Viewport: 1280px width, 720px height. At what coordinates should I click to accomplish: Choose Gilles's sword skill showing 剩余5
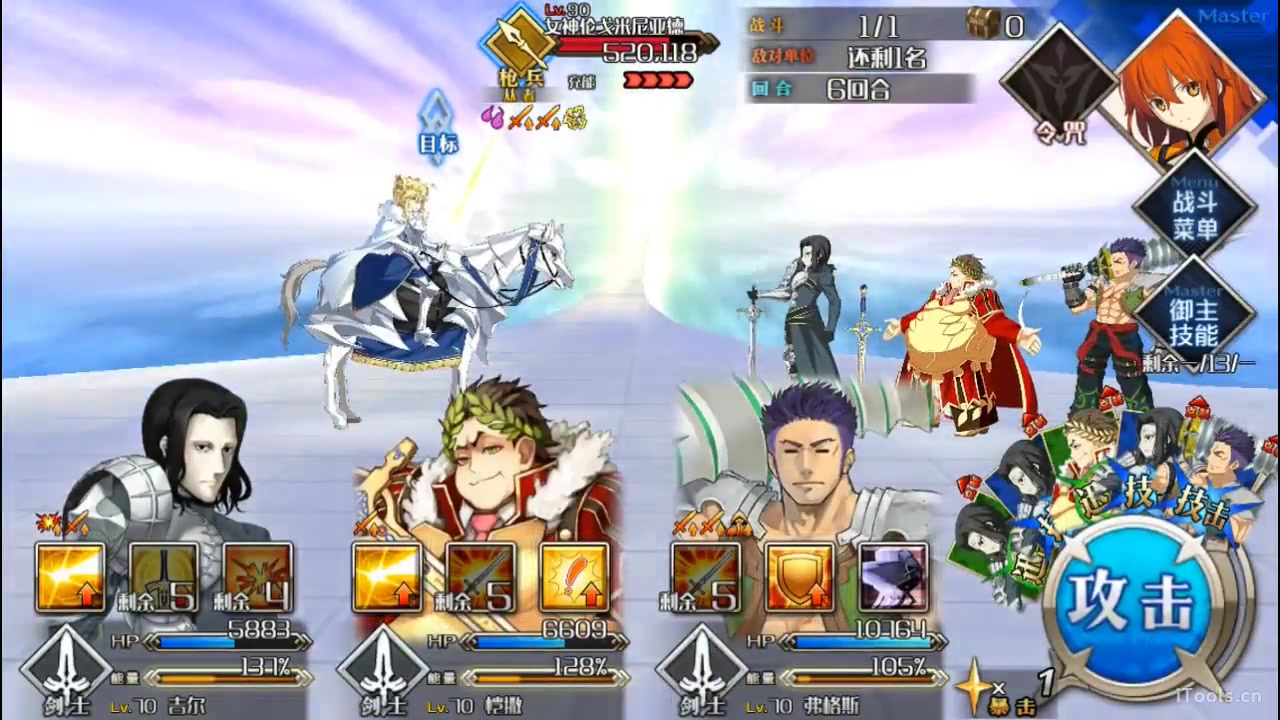pyautogui.click(x=164, y=577)
